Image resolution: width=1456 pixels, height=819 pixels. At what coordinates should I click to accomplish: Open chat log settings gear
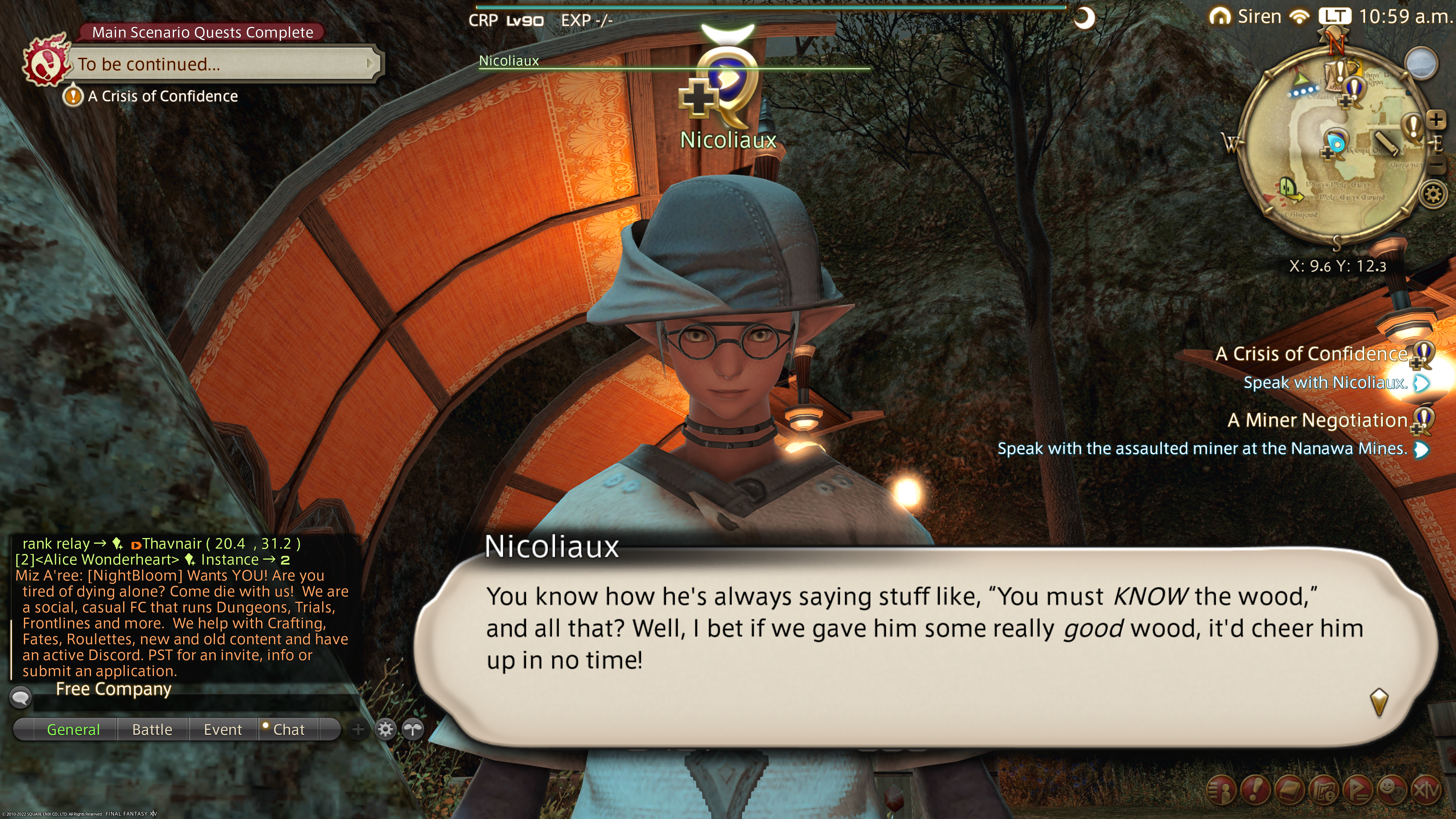click(386, 729)
